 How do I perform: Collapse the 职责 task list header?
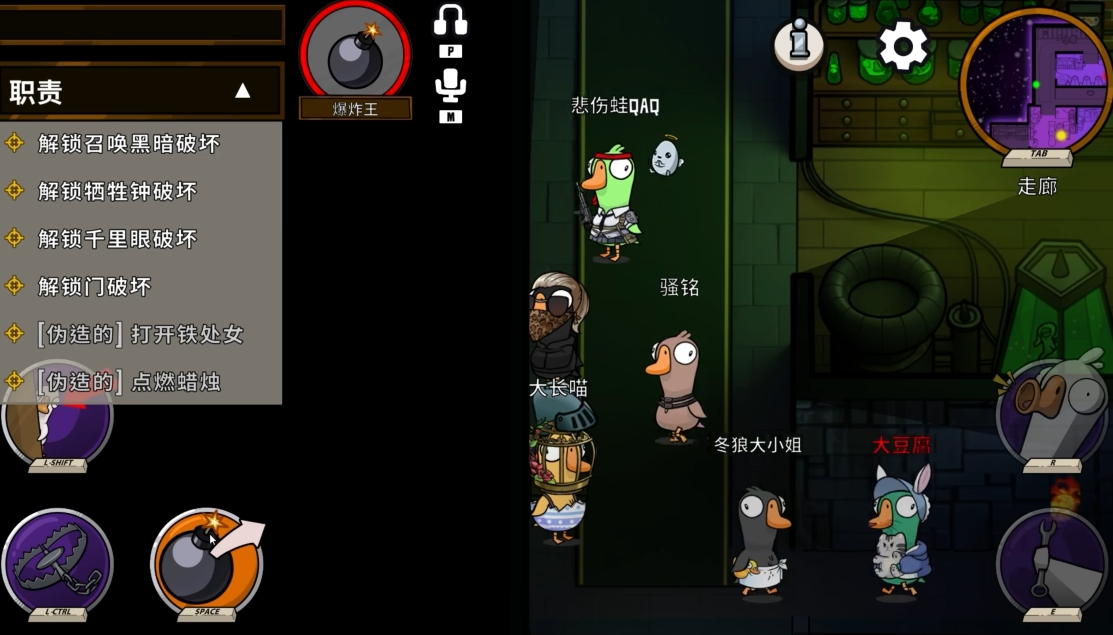tap(242, 91)
